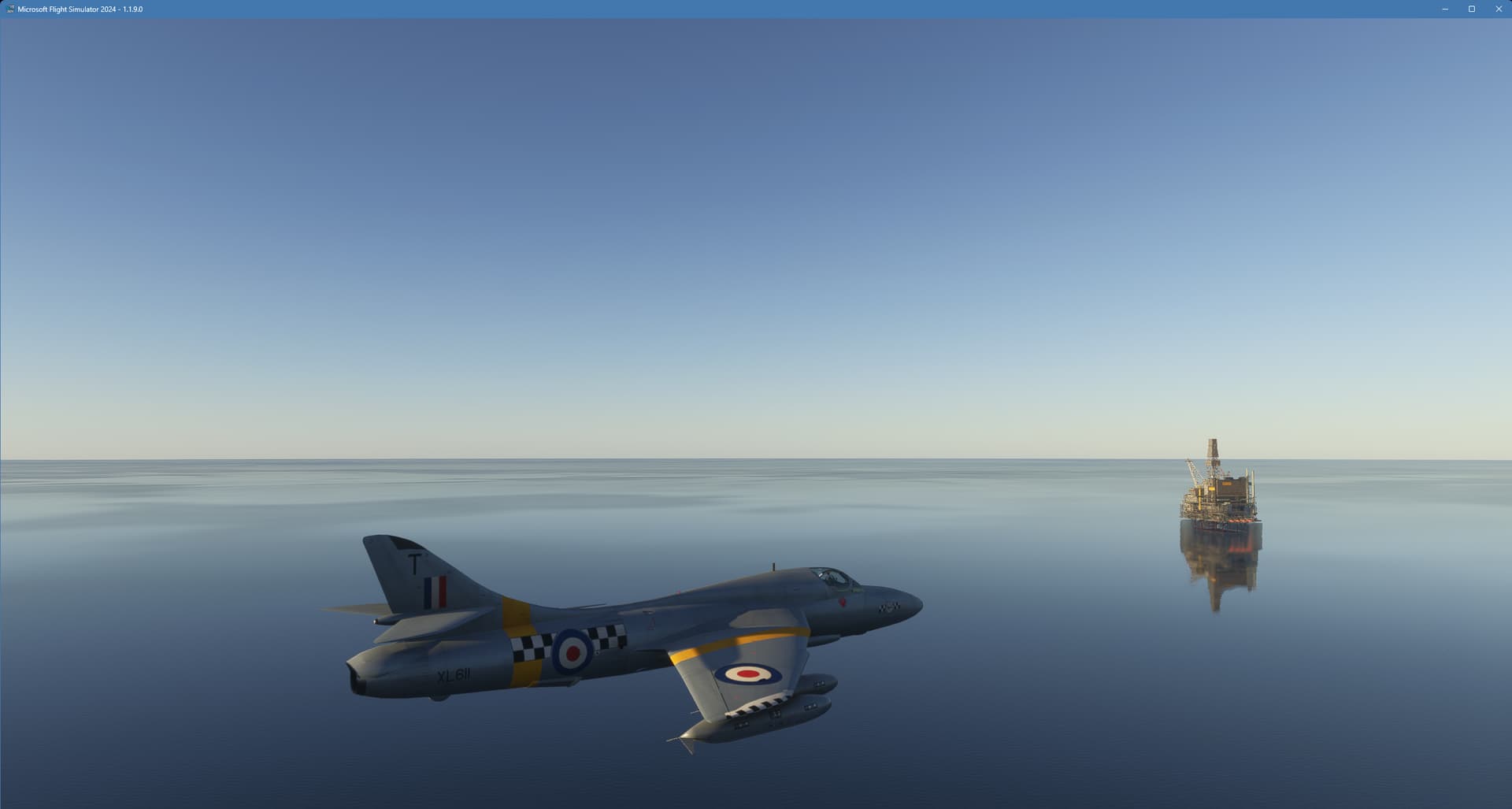Minimize the Flight Simulator window
Viewport: 1512px width, 809px height.
1444,9
